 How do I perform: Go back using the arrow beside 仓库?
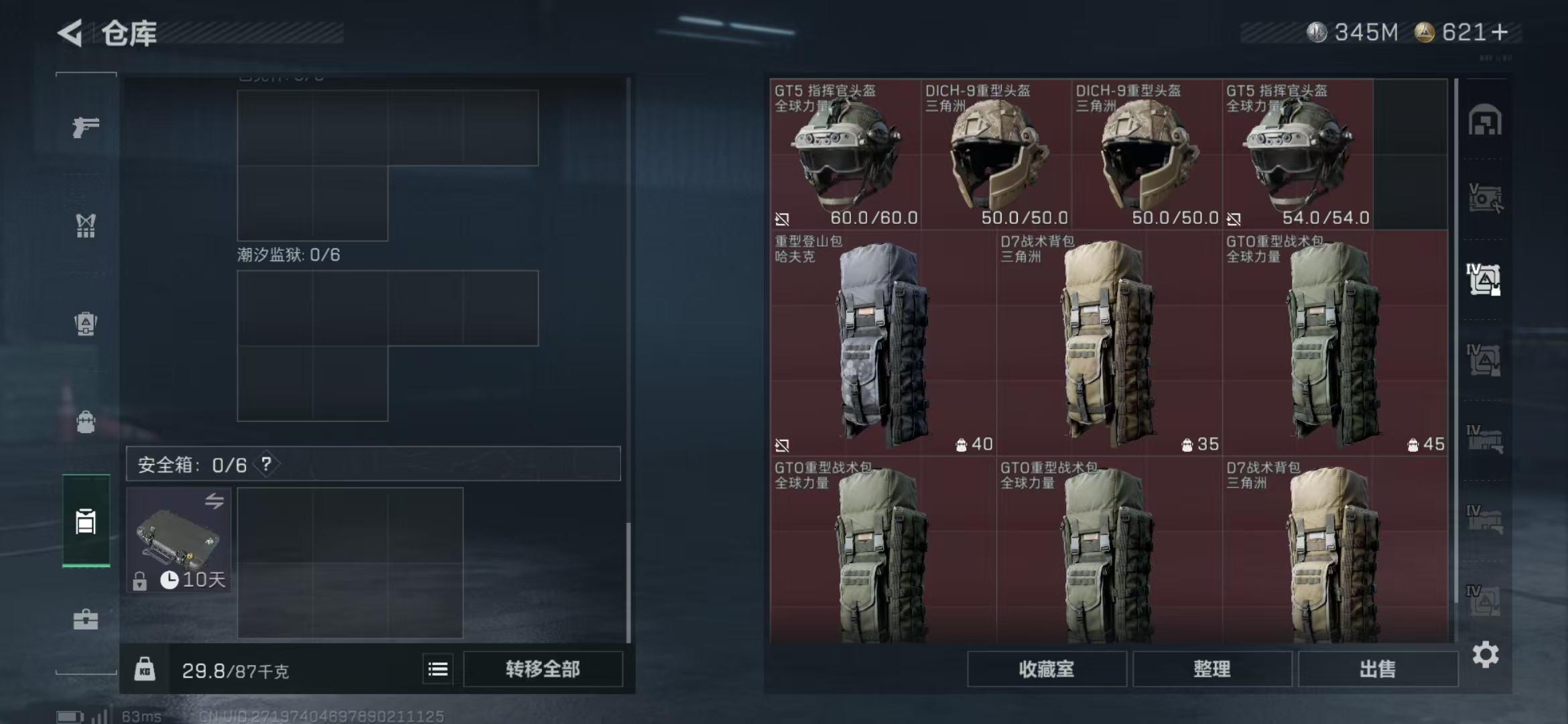click(x=71, y=32)
